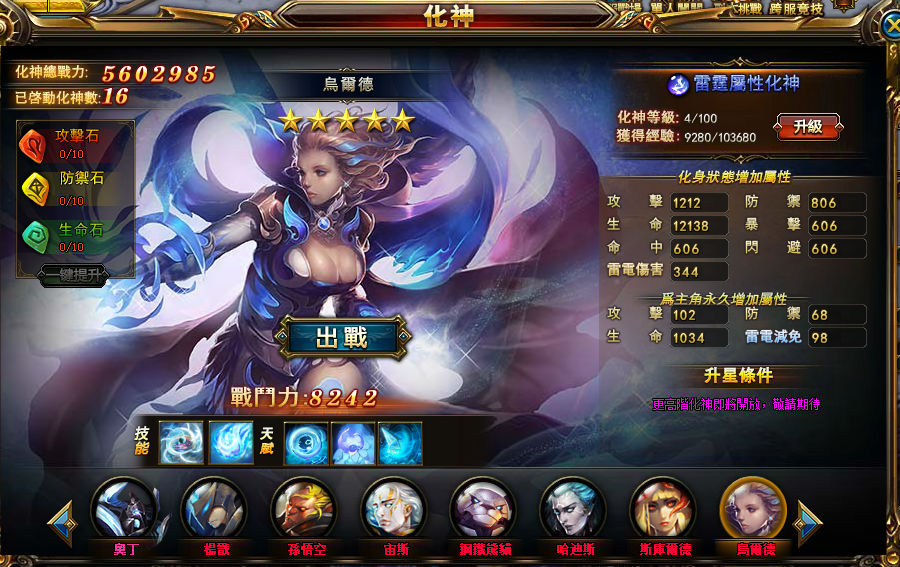Inspect the ice shard talent icon
Image resolution: width=900 pixels, height=567 pixels.
(400, 443)
